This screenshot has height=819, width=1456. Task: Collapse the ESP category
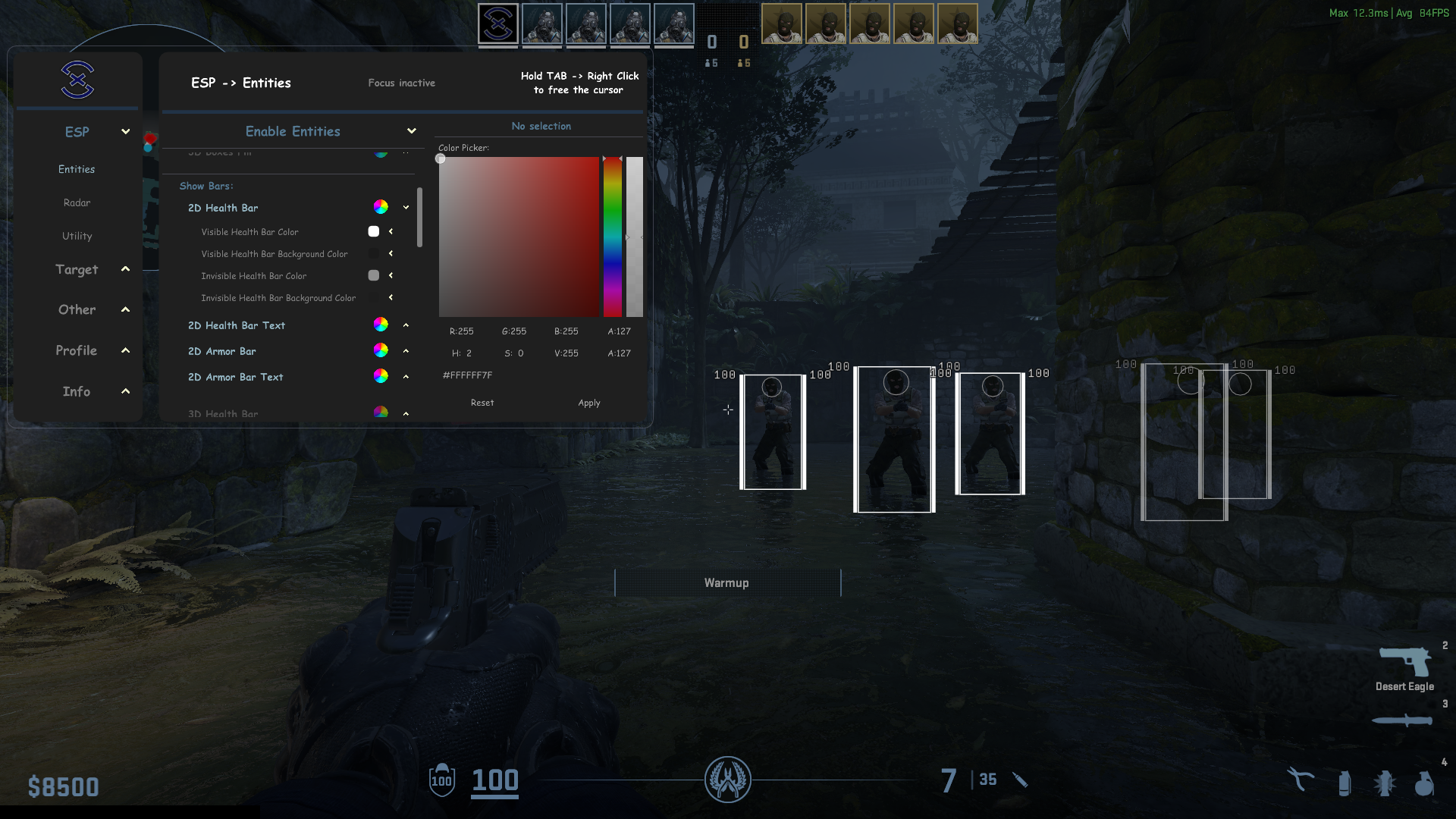tap(125, 132)
